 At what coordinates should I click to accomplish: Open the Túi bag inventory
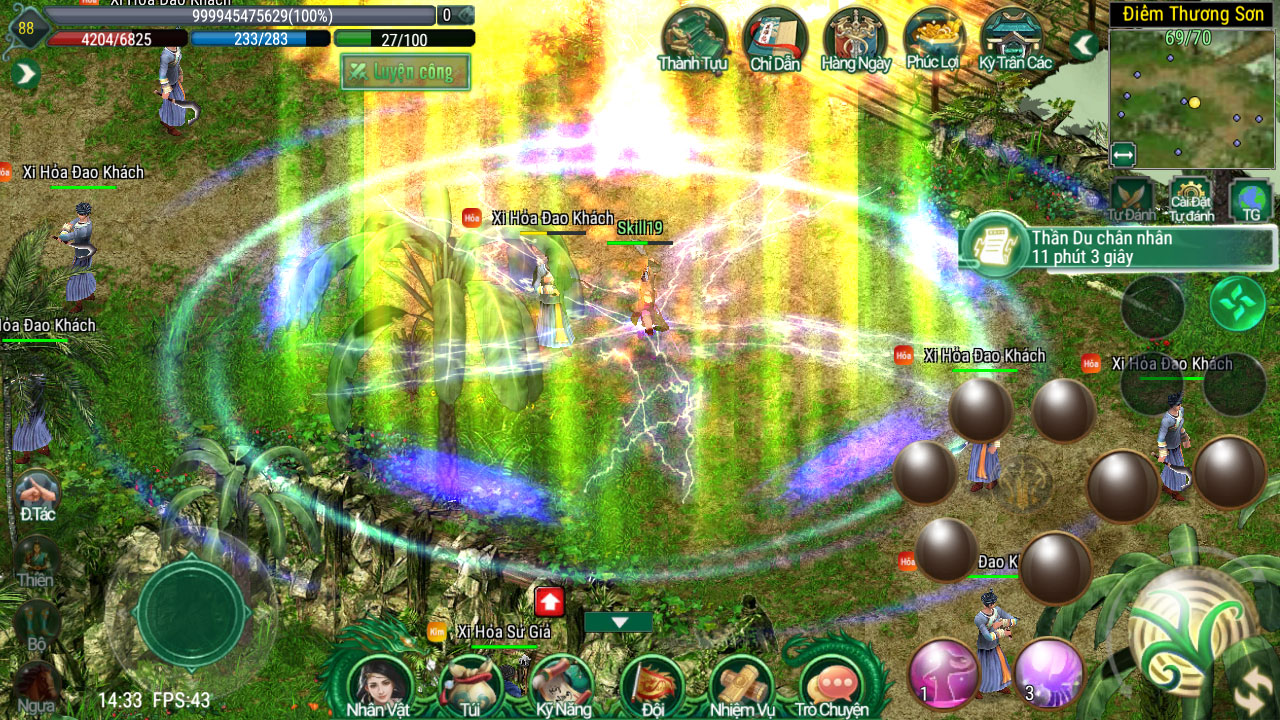click(x=469, y=685)
